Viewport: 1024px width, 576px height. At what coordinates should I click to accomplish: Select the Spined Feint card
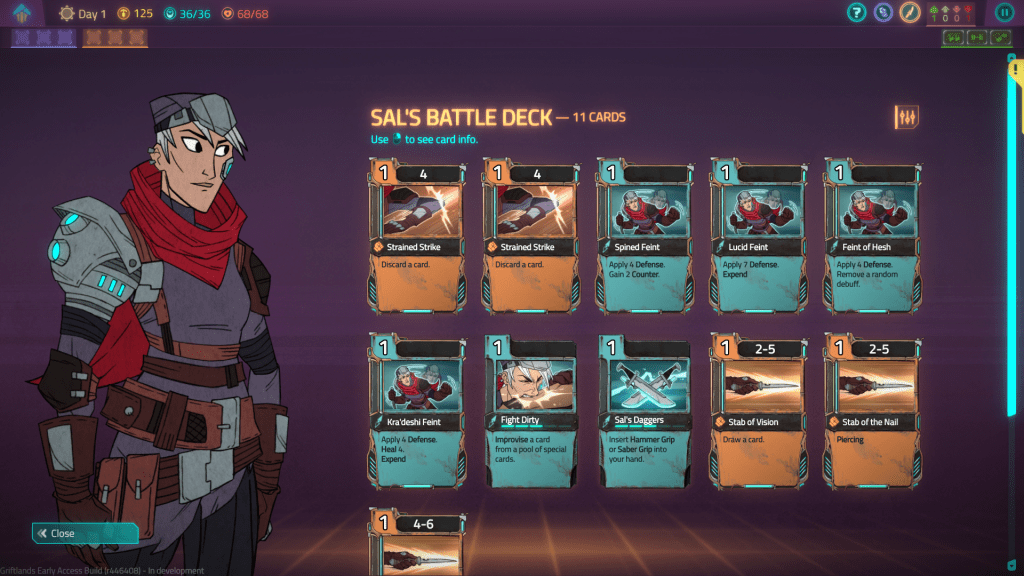(645, 235)
